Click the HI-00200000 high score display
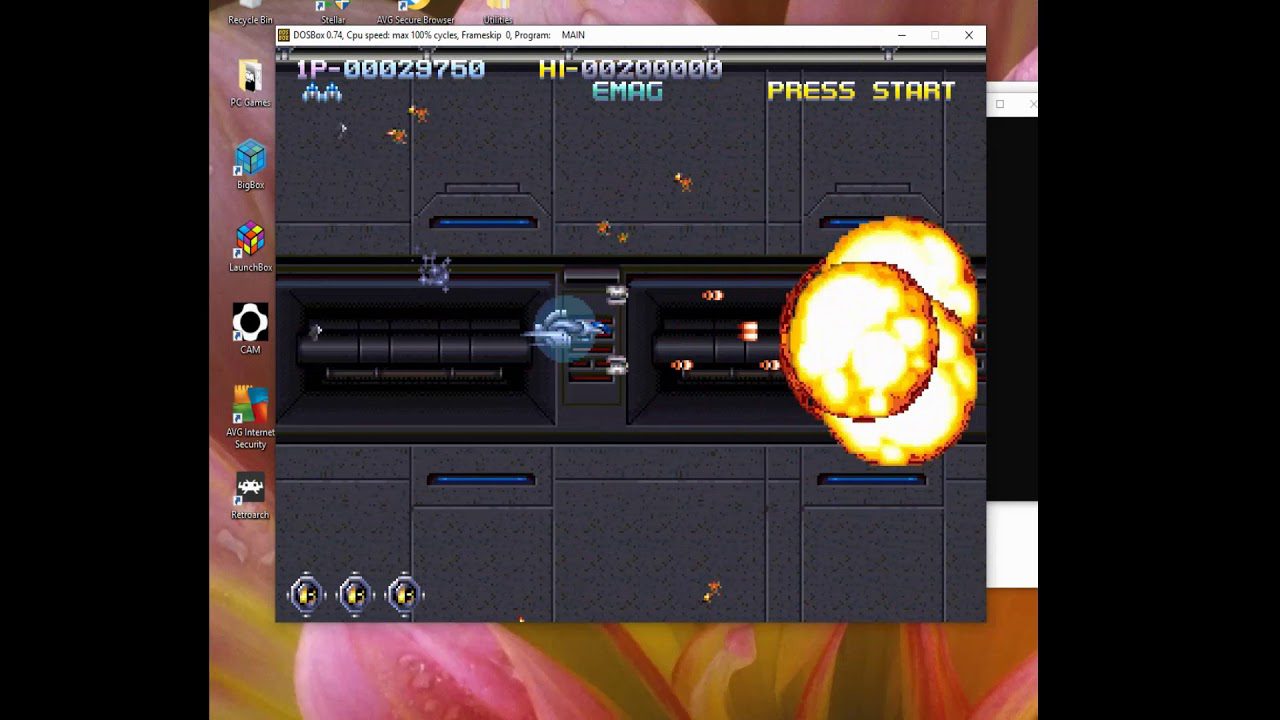The height and width of the screenshot is (720, 1280). point(628,70)
